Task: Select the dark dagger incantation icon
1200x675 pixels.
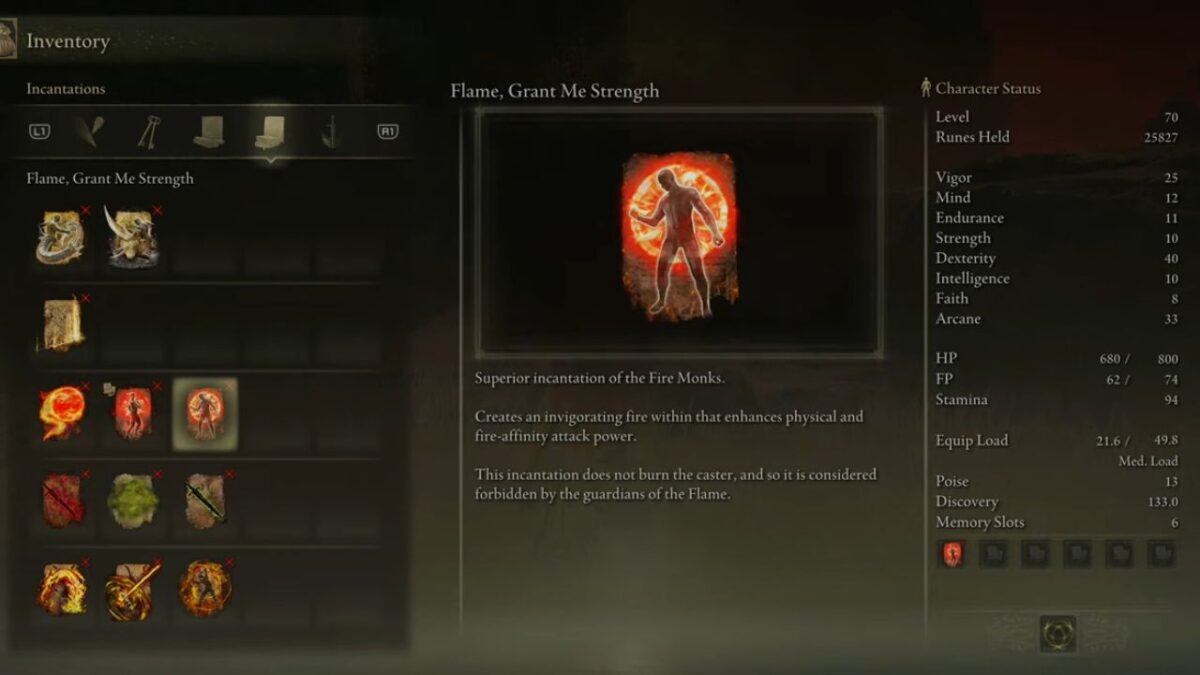Action: coord(205,501)
